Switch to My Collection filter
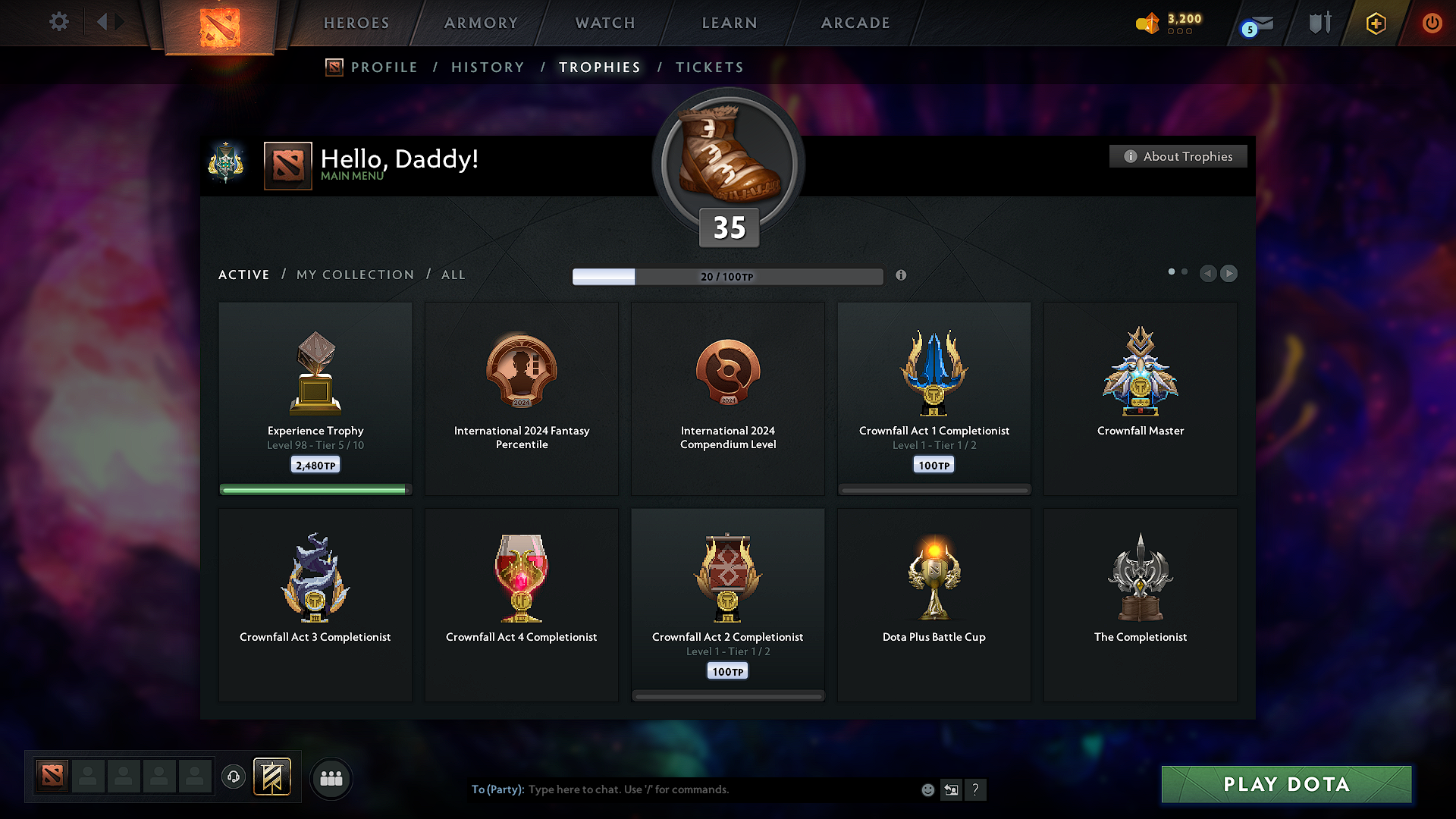Screen dimensions: 1456x819 [355, 275]
